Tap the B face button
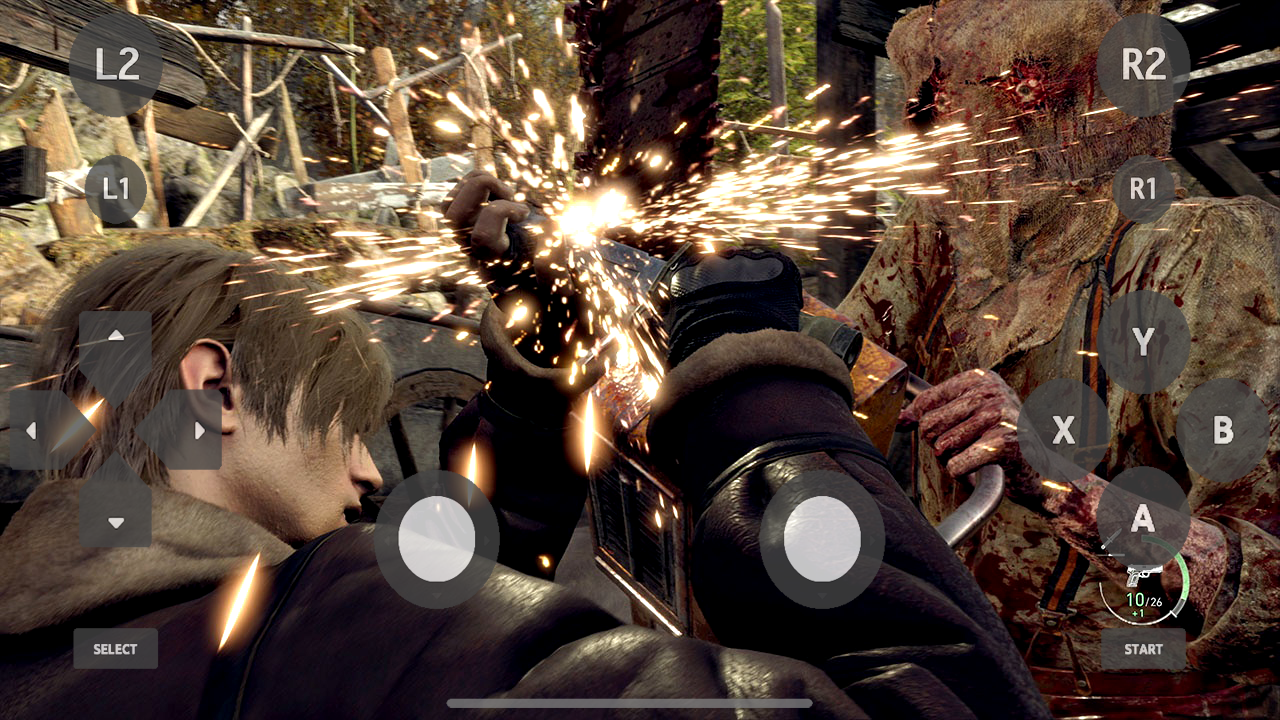 1222,430
